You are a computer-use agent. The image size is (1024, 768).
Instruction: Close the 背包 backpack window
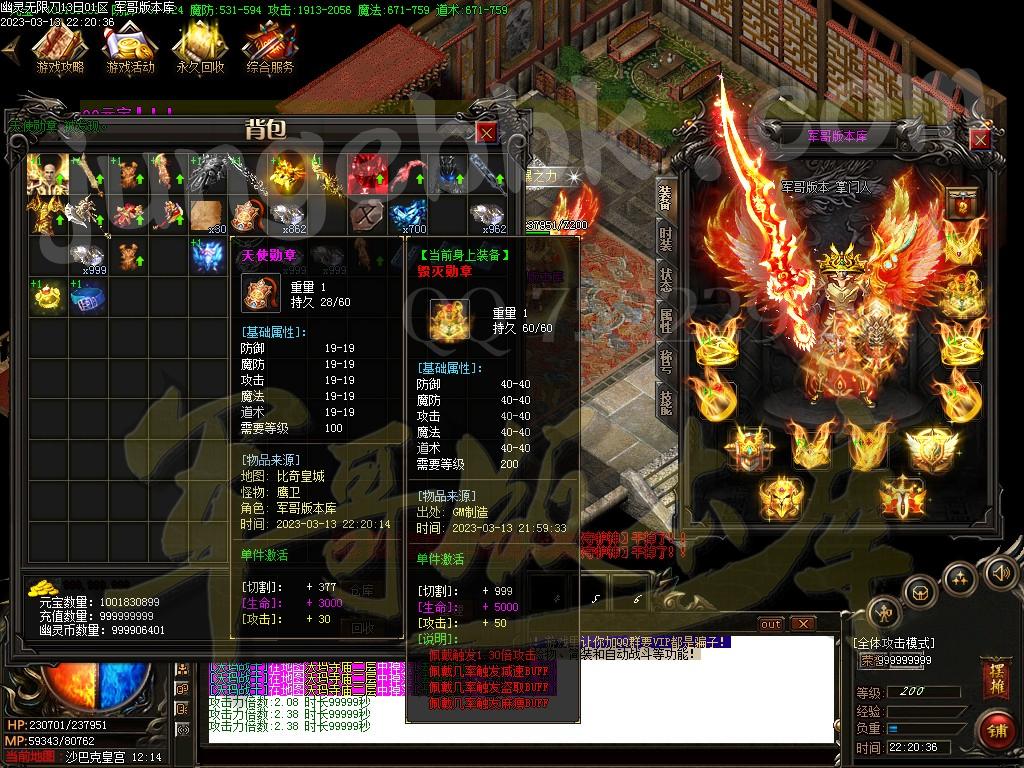(486, 132)
